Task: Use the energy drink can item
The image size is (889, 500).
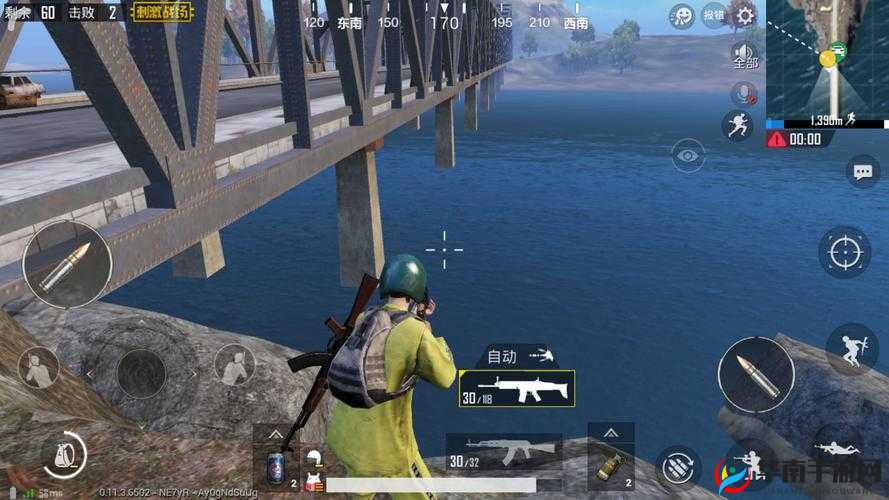Action: pyautogui.click(x=275, y=468)
